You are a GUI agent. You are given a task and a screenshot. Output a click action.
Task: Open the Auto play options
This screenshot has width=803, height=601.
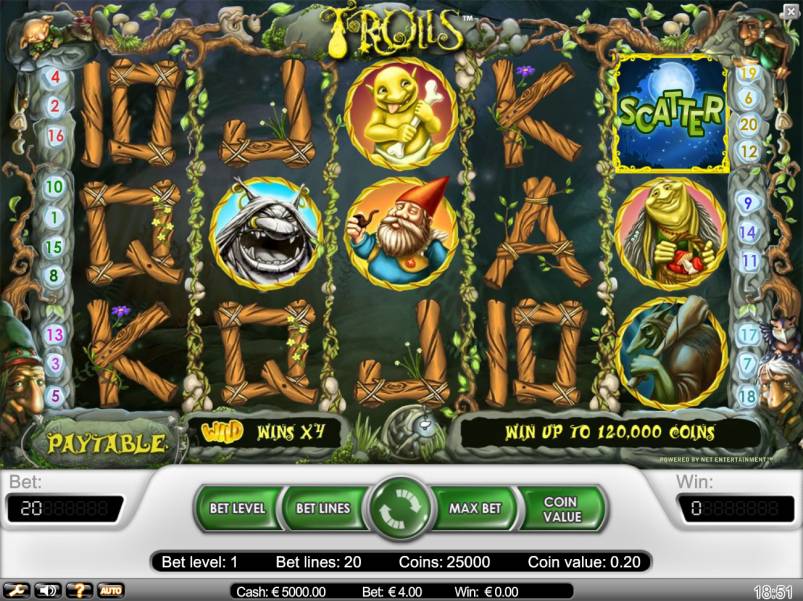(110, 590)
